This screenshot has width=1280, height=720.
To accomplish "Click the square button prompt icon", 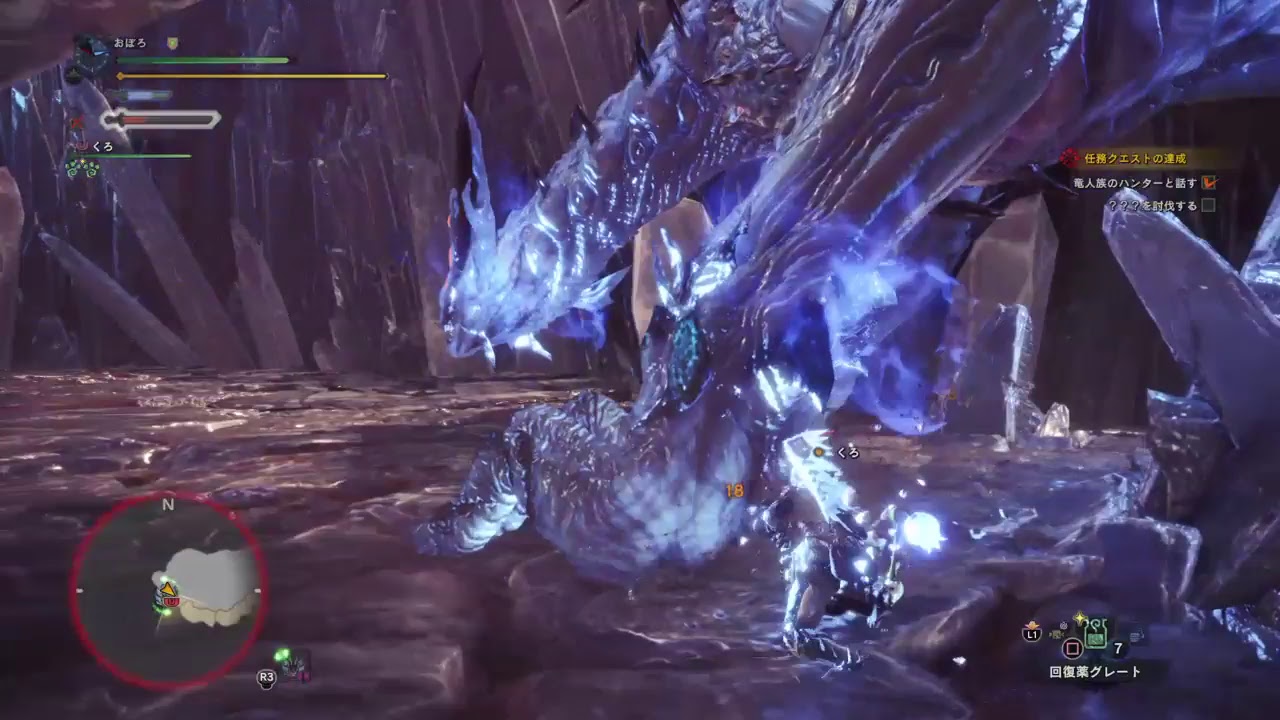I will click(x=1073, y=648).
